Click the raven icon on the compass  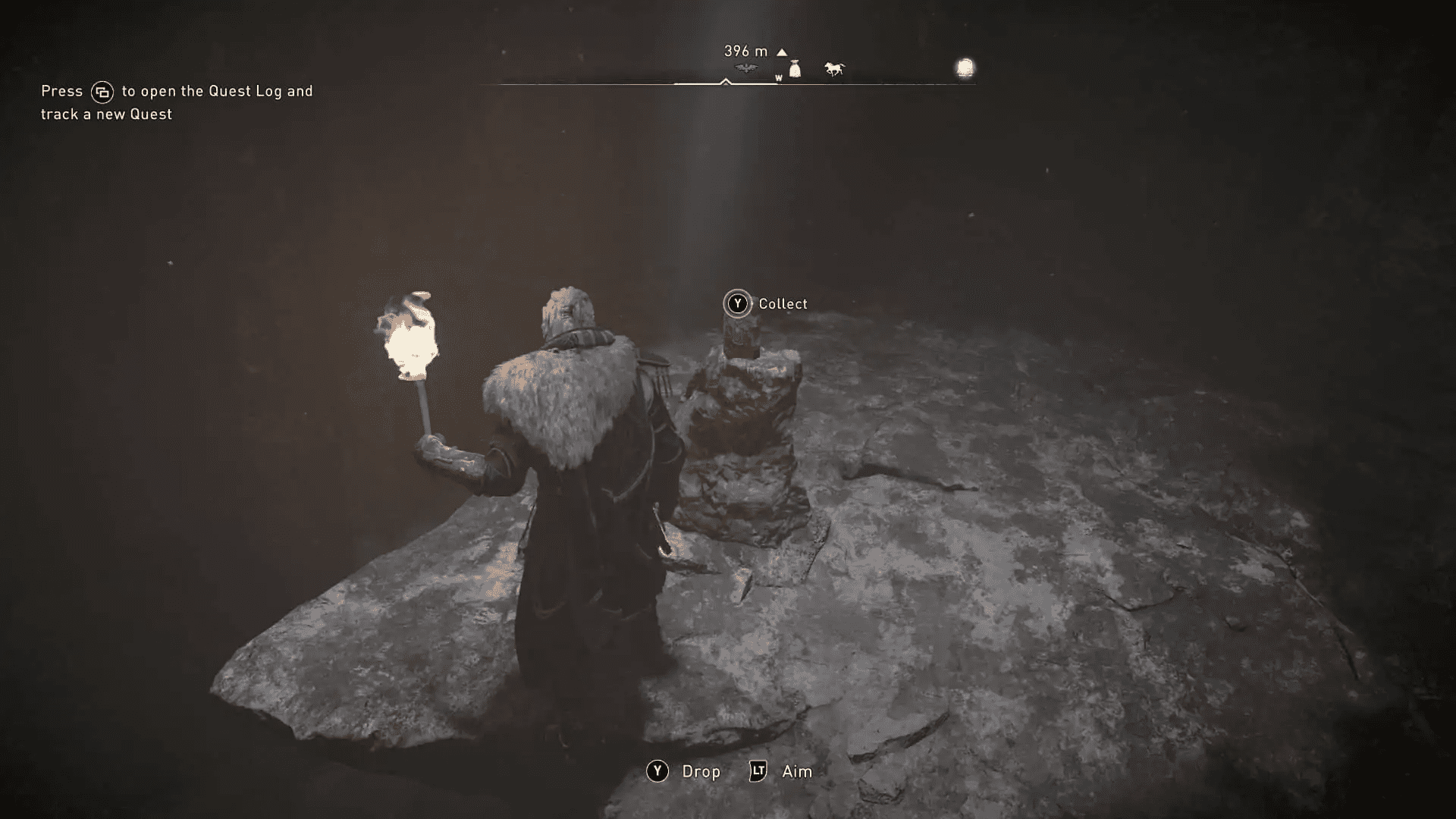click(x=745, y=67)
